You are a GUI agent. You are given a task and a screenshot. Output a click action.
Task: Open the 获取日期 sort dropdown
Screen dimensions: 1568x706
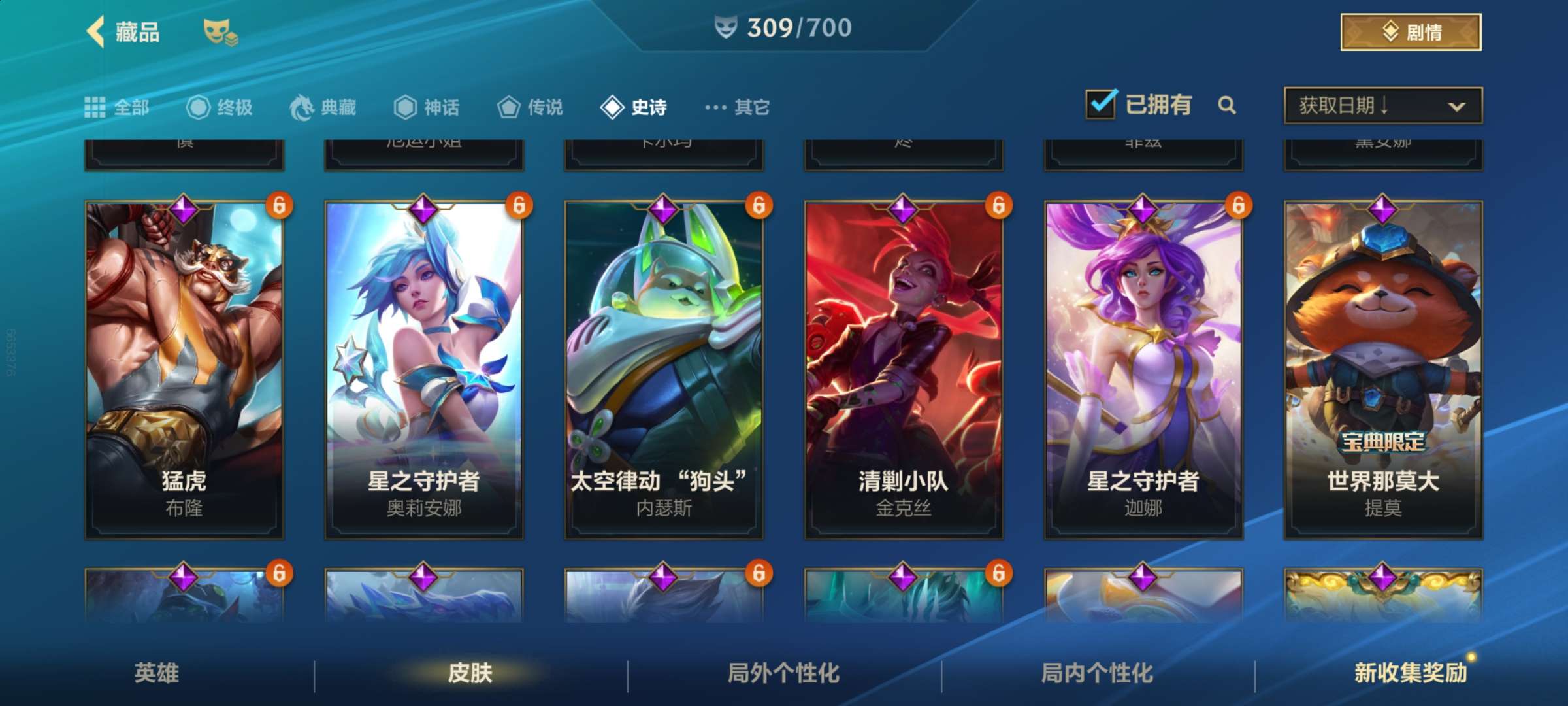[1382, 105]
